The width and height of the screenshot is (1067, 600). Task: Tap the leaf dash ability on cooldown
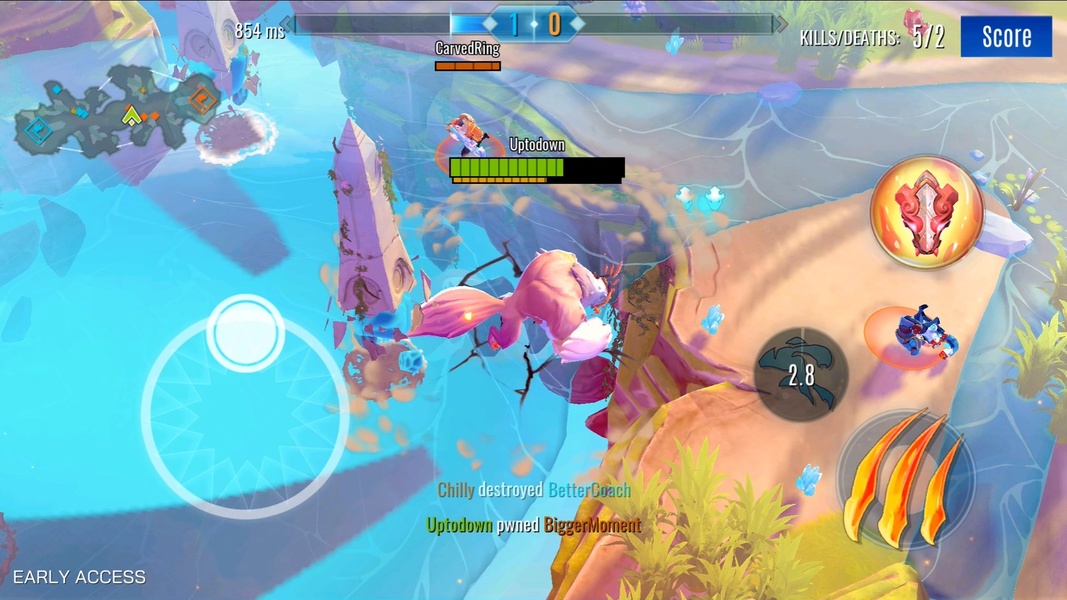(x=801, y=375)
